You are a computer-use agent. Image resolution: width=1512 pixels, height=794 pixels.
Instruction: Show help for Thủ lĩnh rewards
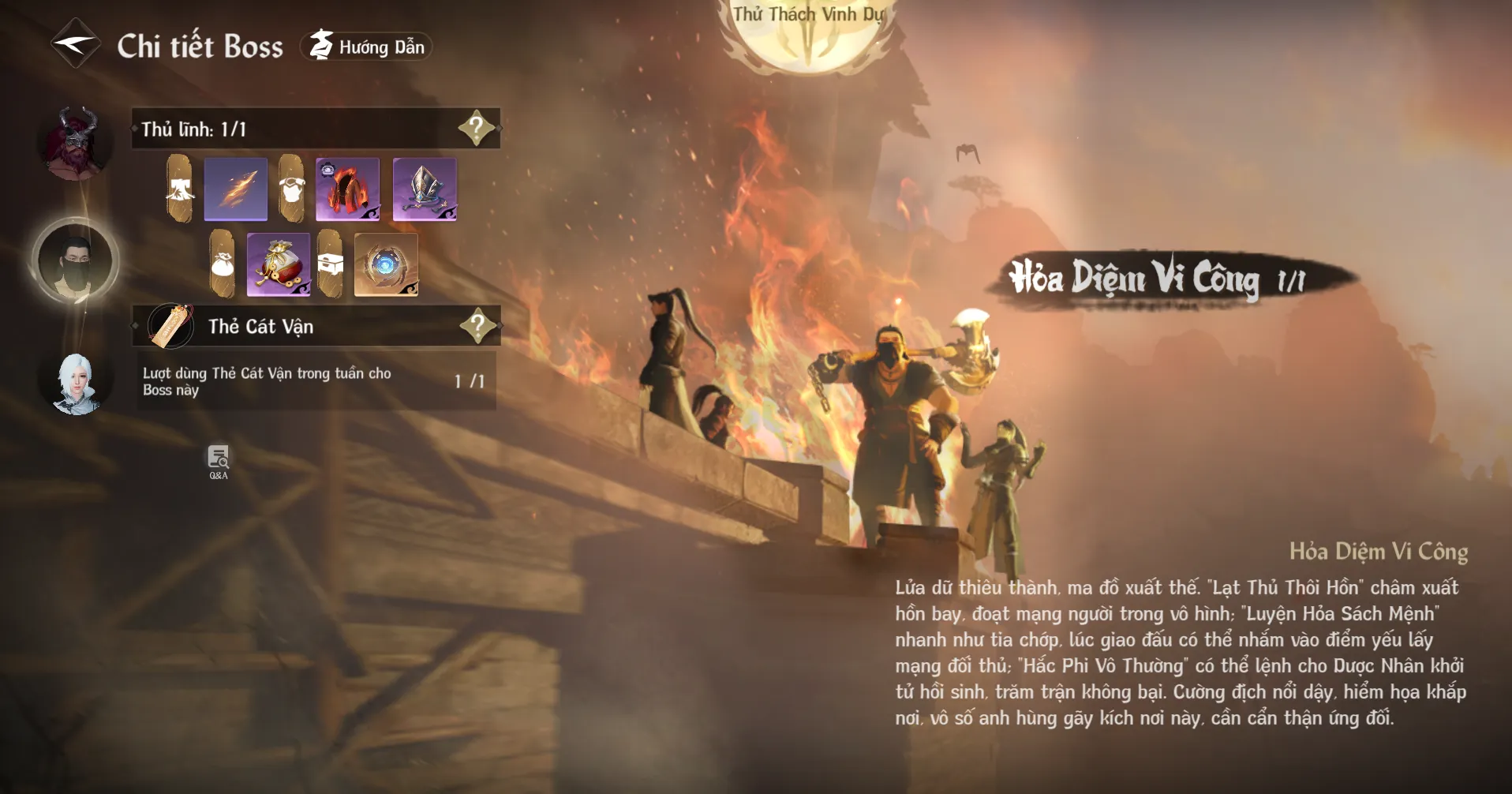(x=477, y=128)
